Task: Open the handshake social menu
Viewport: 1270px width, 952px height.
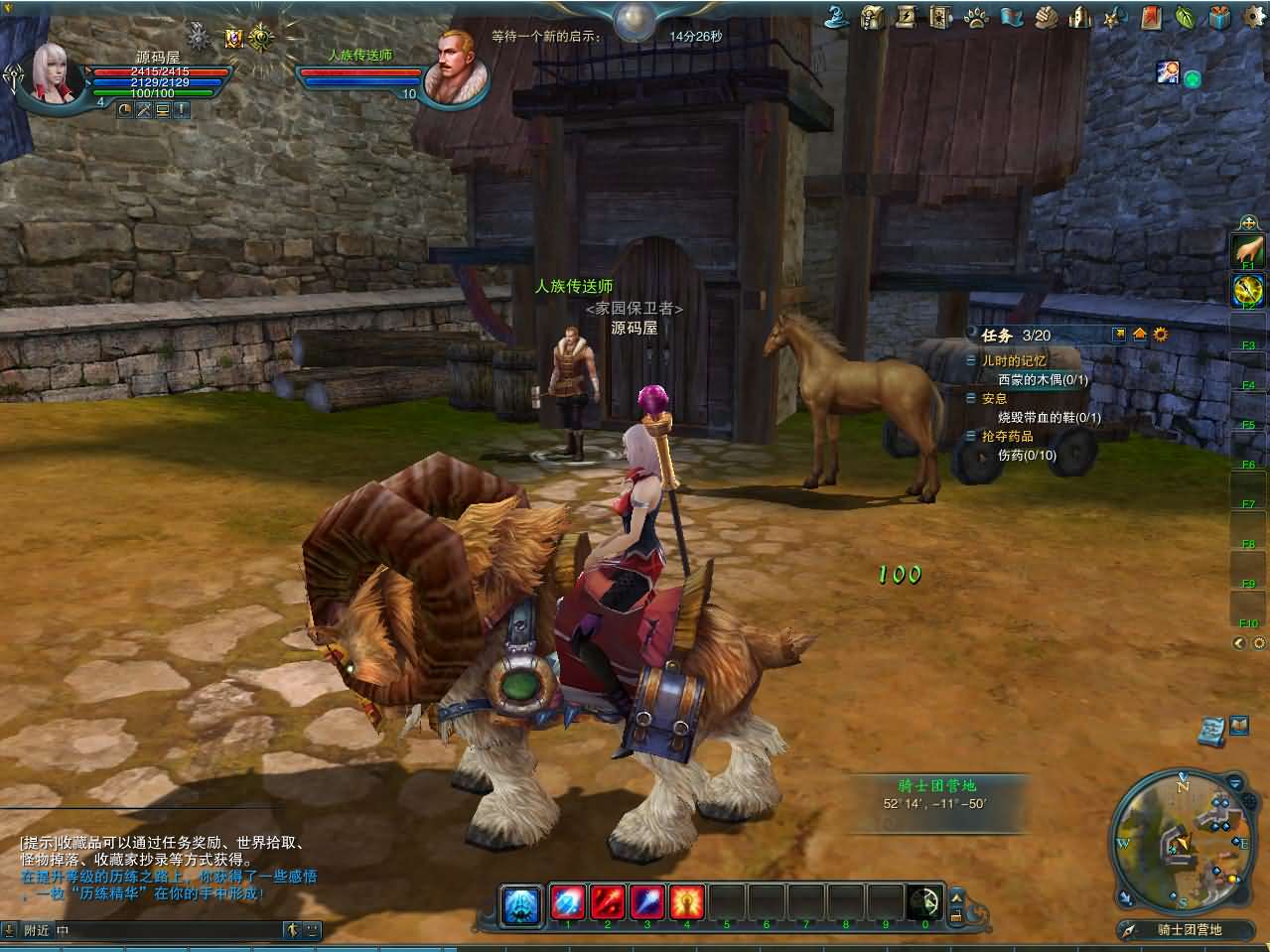Action: coord(1047,16)
